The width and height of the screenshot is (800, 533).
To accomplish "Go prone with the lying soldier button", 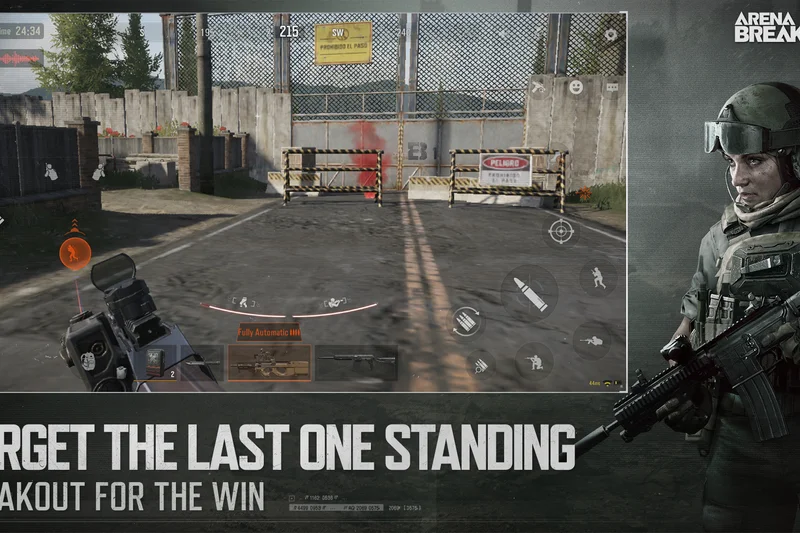I will [x=592, y=340].
